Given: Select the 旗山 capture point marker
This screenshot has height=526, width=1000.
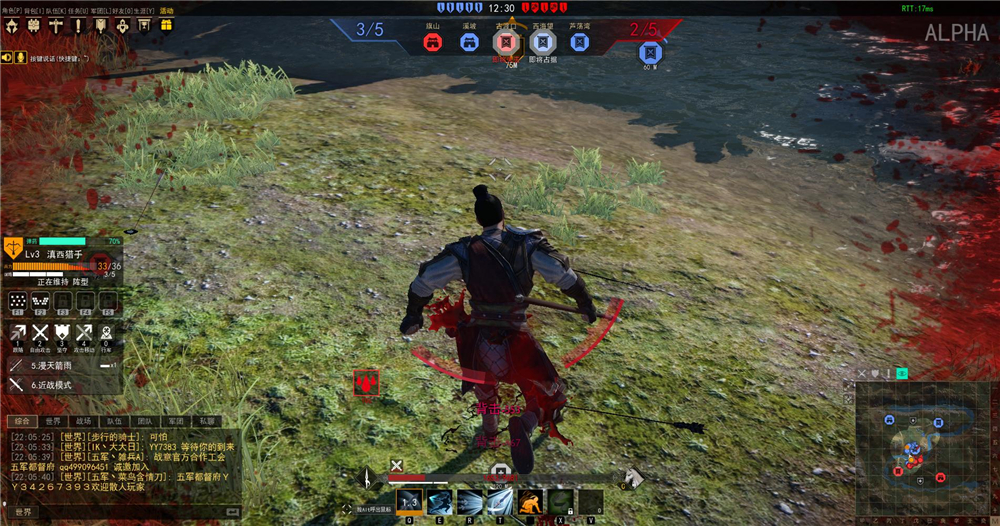Looking at the screenshot, I should coord(432,43).
